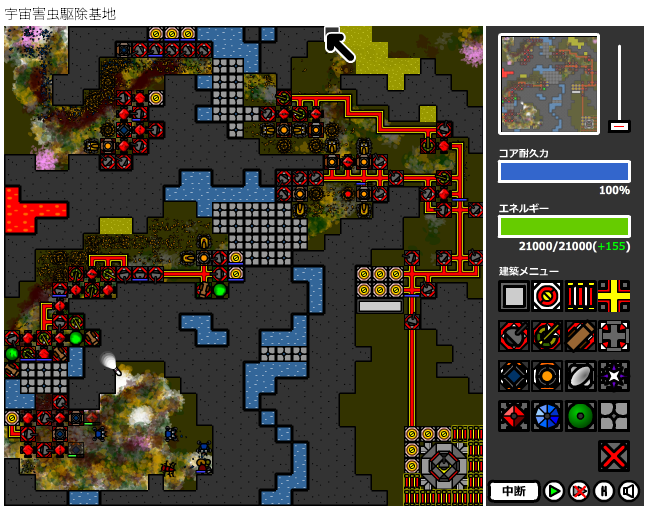Image resolution: width=651 pixels, height=510 pixels.
Task: Select the gray cannon turret build icon
Action: (514, 336)
